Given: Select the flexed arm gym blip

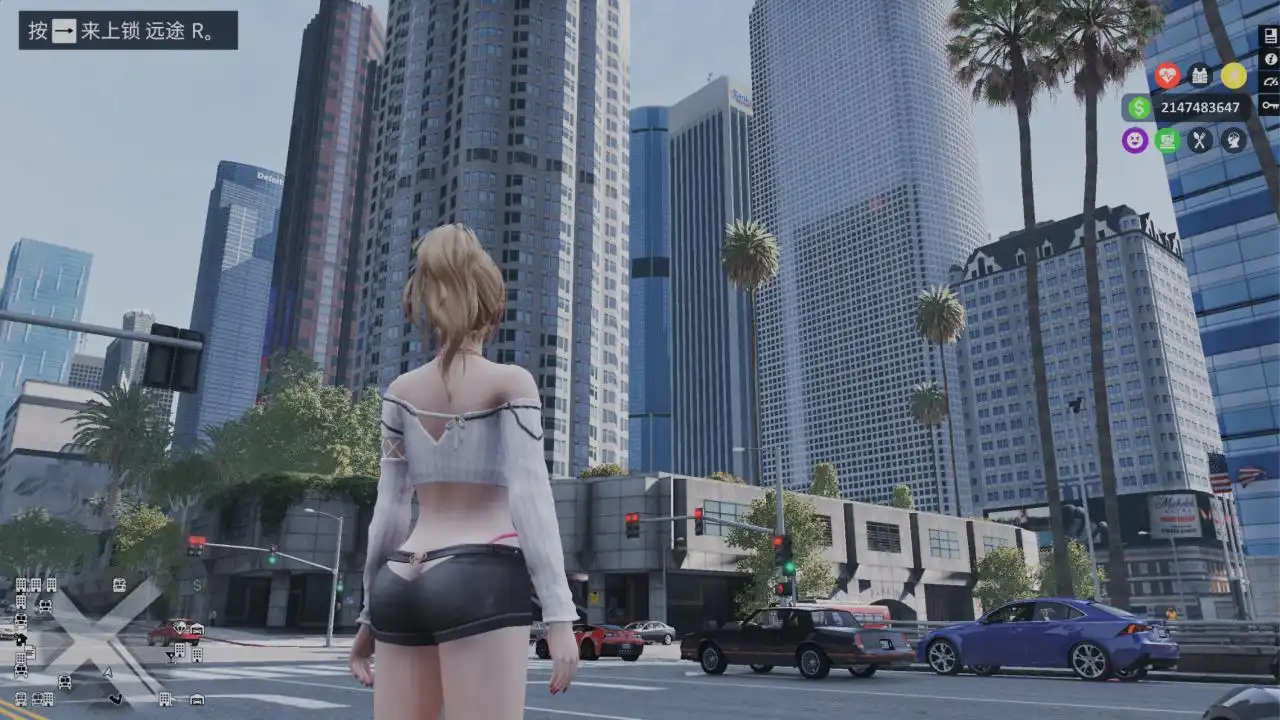Looking at the screenshot, I should 116,699.
